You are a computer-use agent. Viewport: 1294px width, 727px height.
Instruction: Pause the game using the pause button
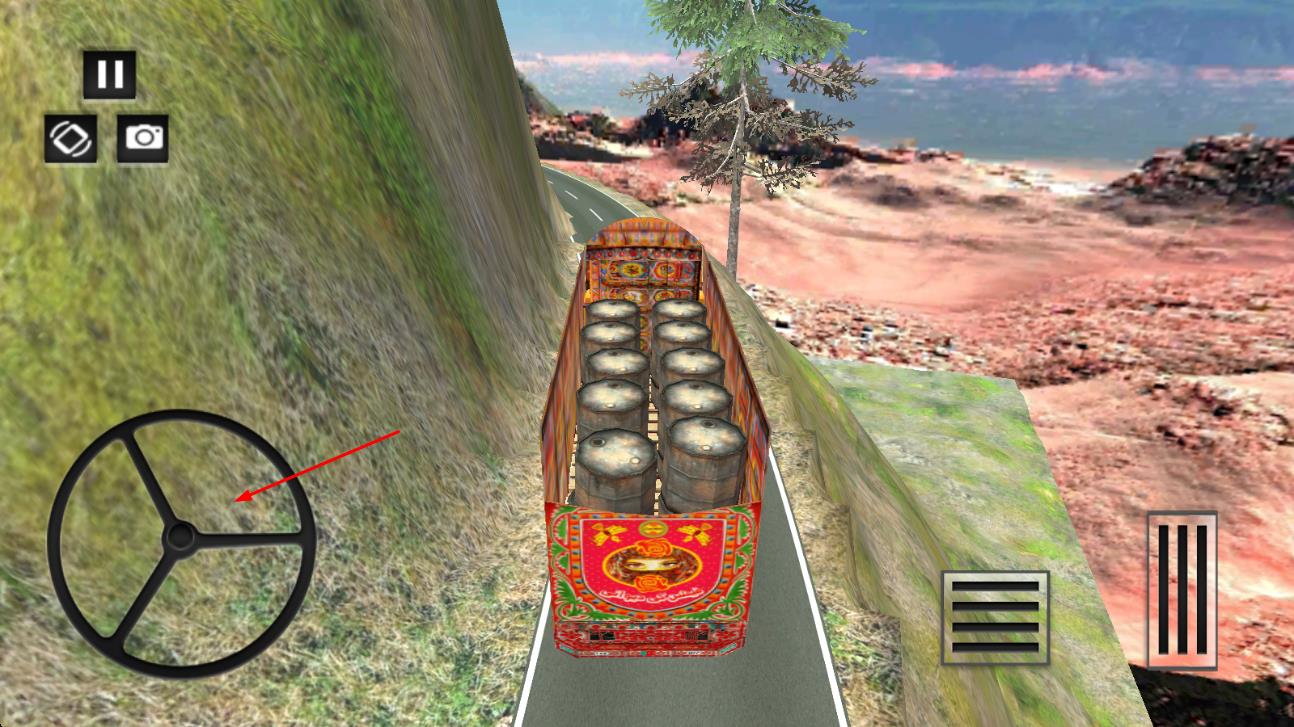pyautogui.click(x=110, y=71)
